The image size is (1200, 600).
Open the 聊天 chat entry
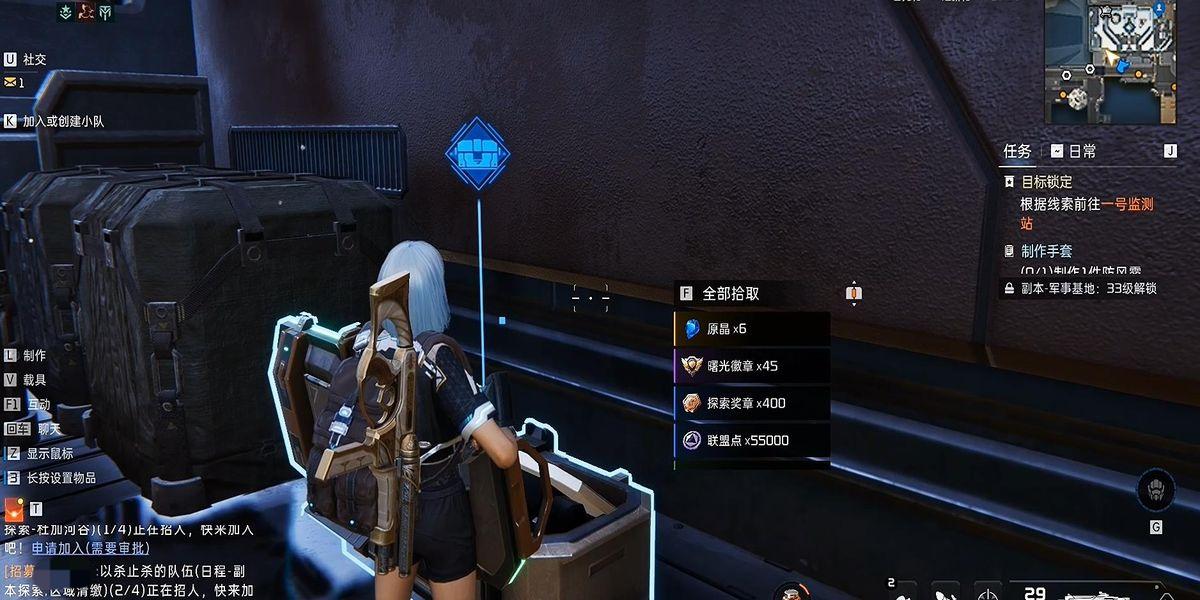[x=48, y=429]
